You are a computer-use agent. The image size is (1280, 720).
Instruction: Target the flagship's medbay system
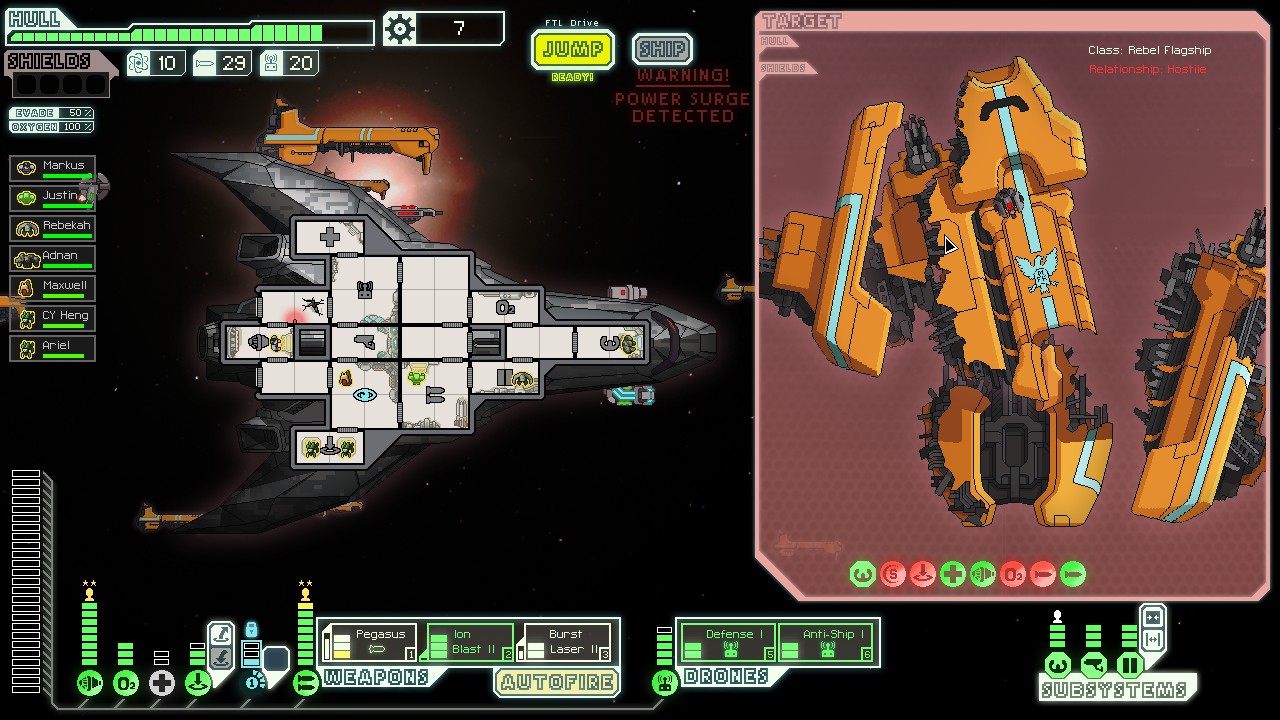tap(953, 574)
